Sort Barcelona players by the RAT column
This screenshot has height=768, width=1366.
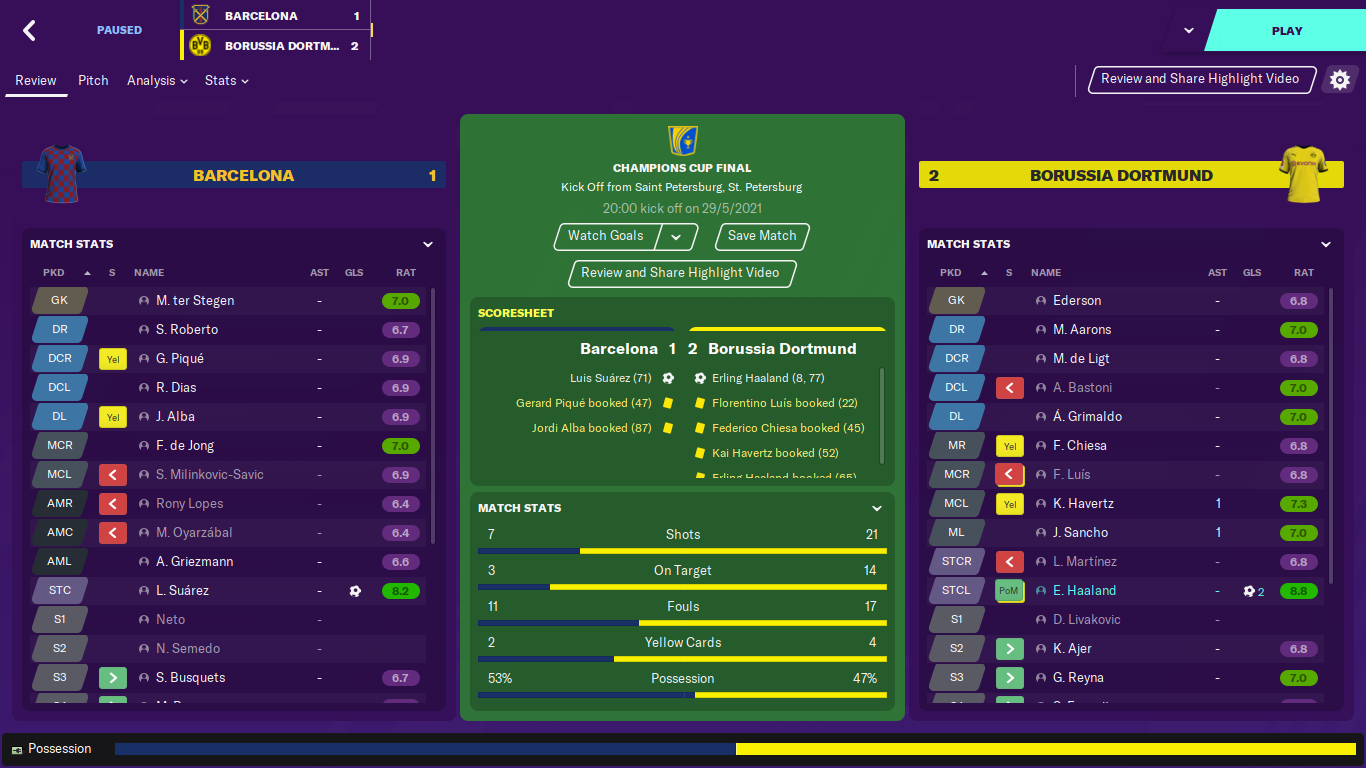click(x=405, y=273)
